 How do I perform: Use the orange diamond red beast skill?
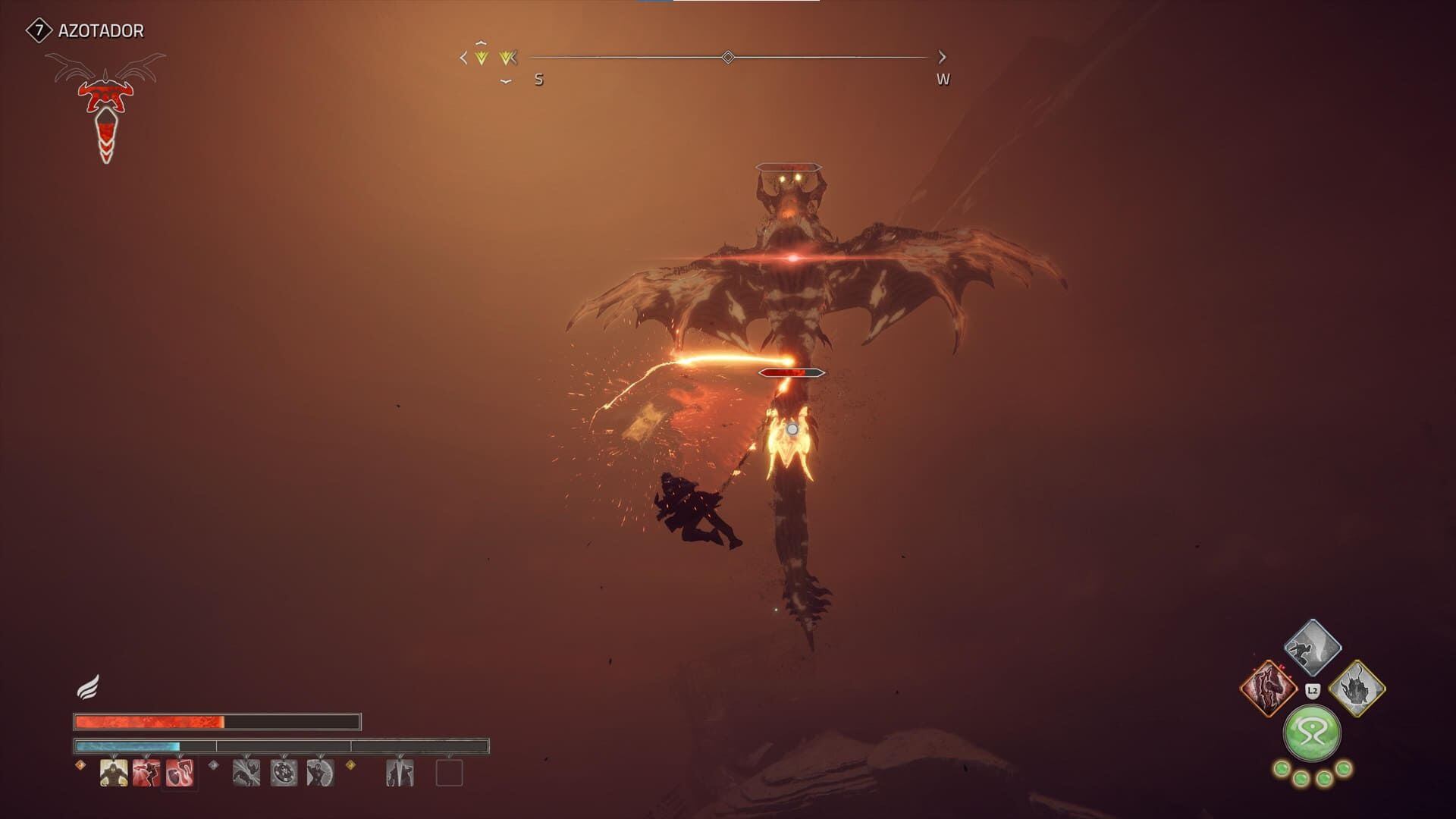click(1269, 689)
